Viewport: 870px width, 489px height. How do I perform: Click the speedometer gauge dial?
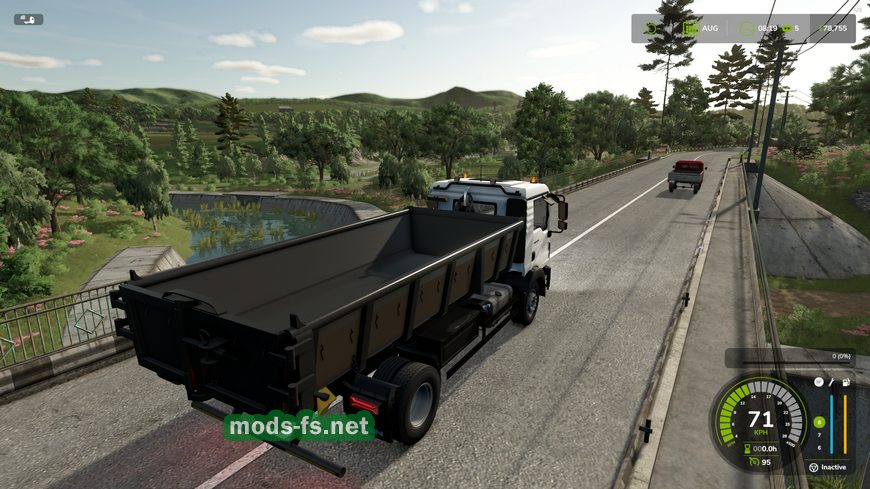pyautogui.click(x=762, y=420)
